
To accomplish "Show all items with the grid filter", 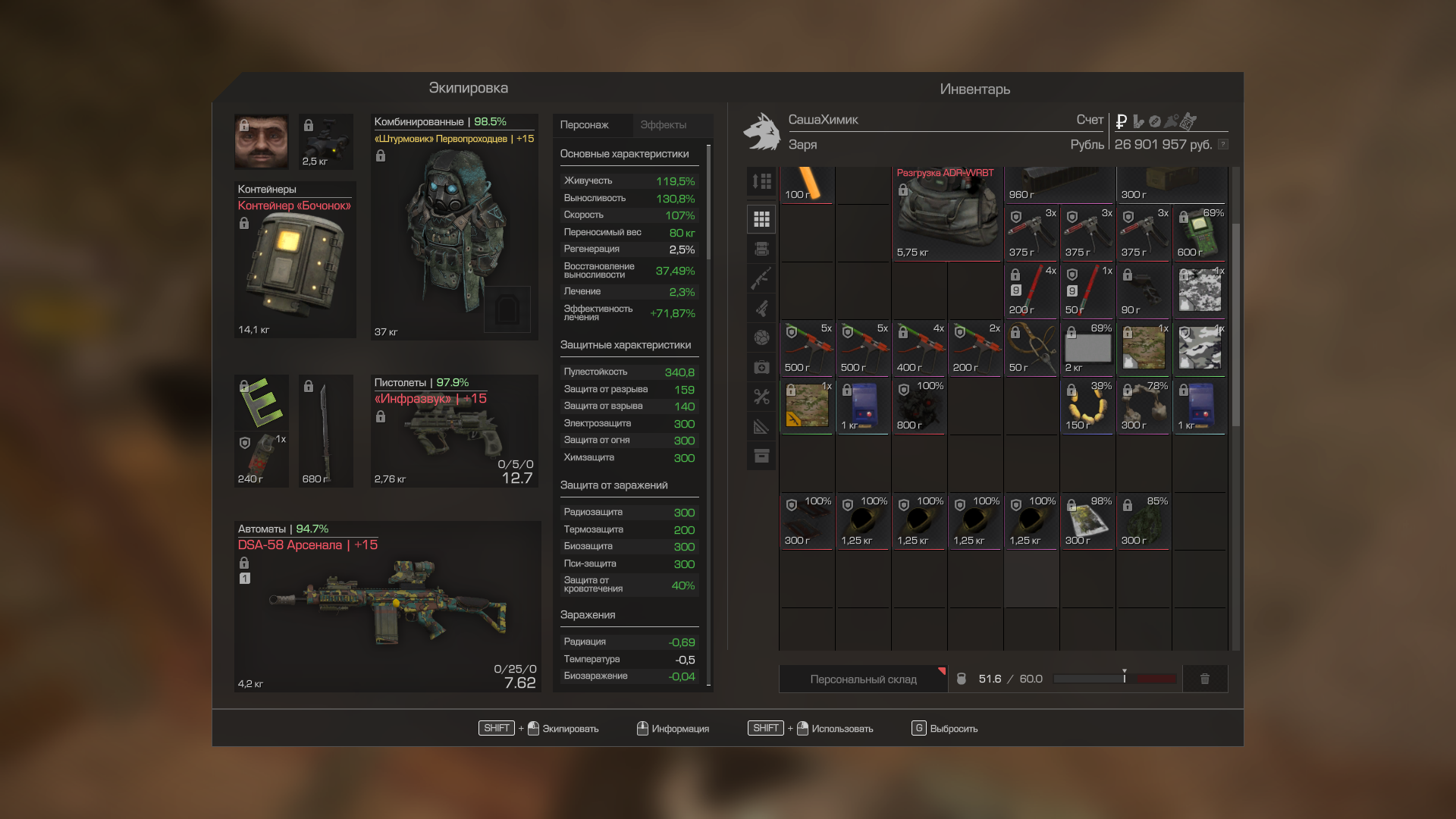I will pos(761,220).
